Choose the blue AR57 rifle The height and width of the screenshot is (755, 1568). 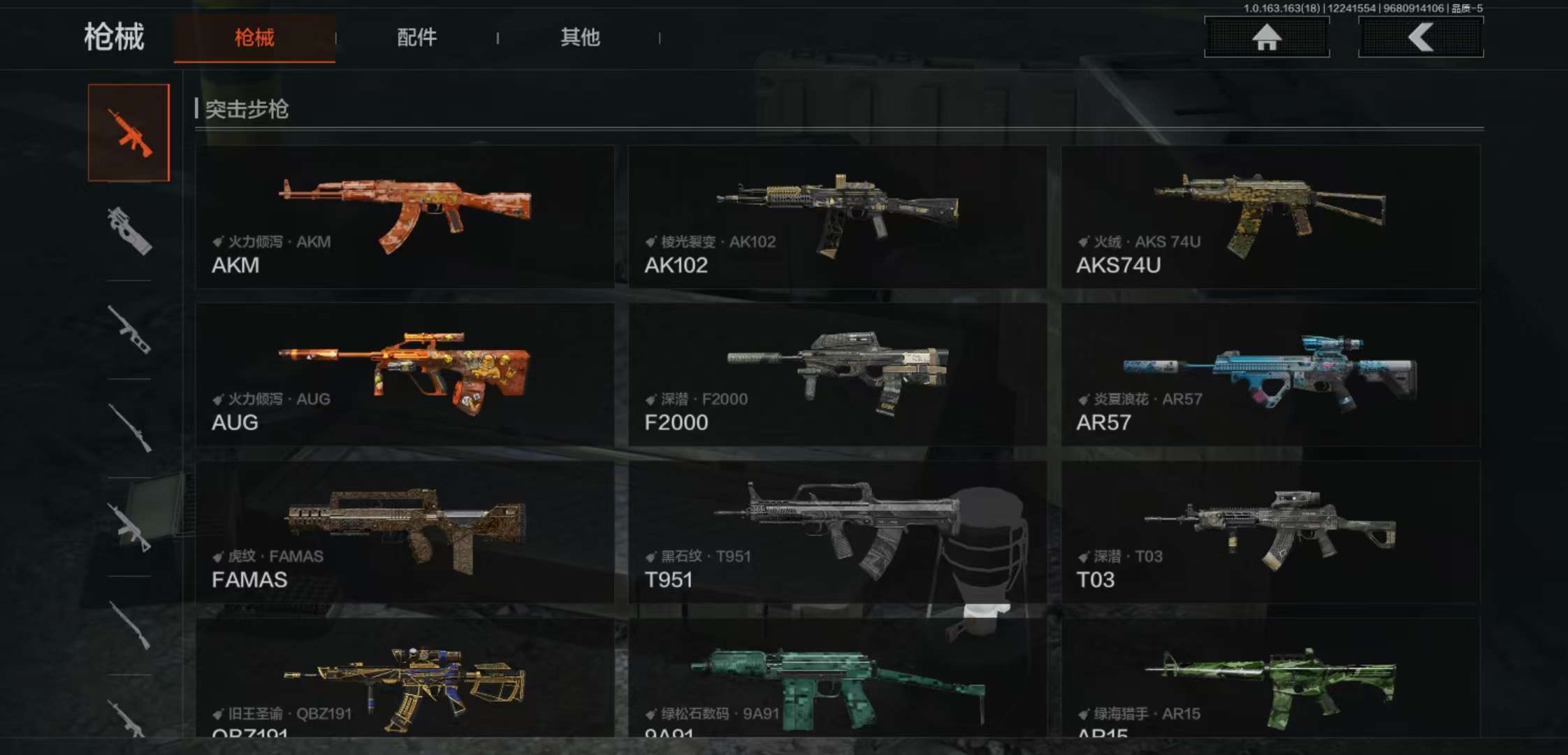[1270, 374]
